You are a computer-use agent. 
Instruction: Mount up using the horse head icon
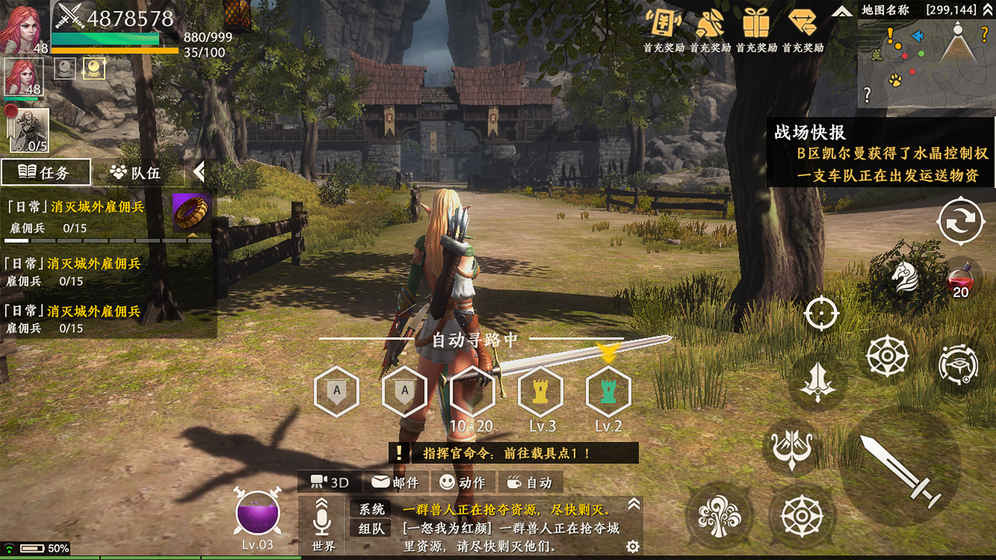904,275
